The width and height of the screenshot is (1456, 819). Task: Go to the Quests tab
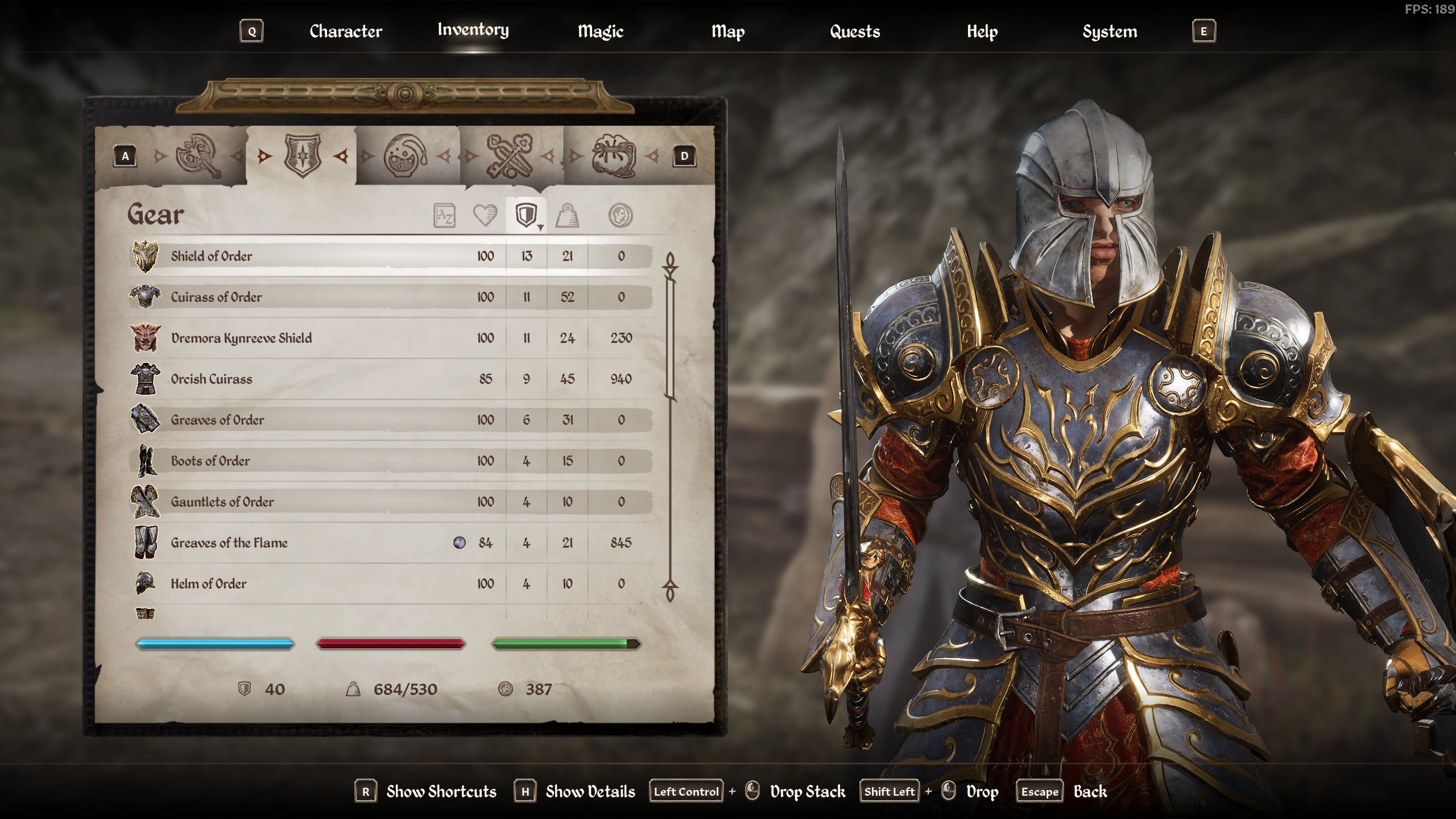(854, 31)
